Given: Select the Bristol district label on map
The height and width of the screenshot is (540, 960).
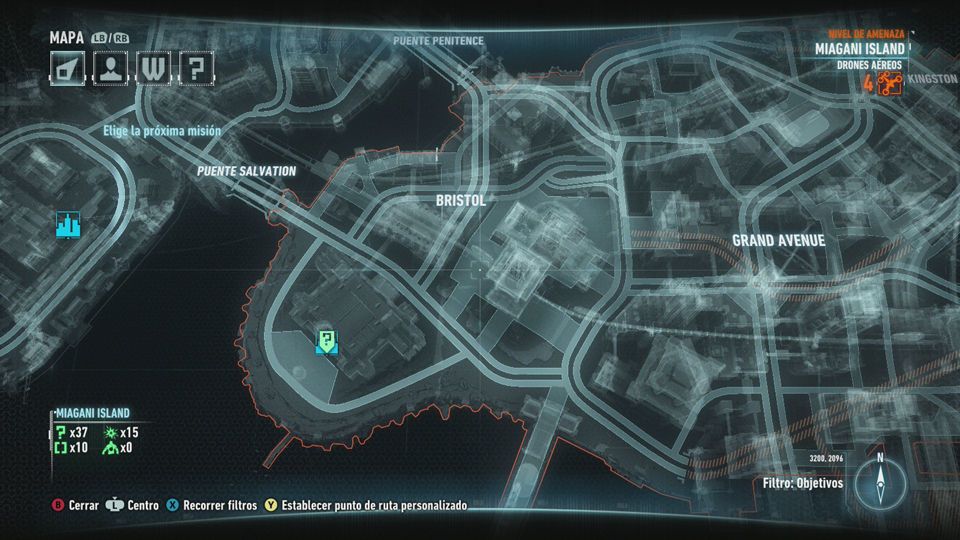Looking at the screenshot, I should 460,201.
